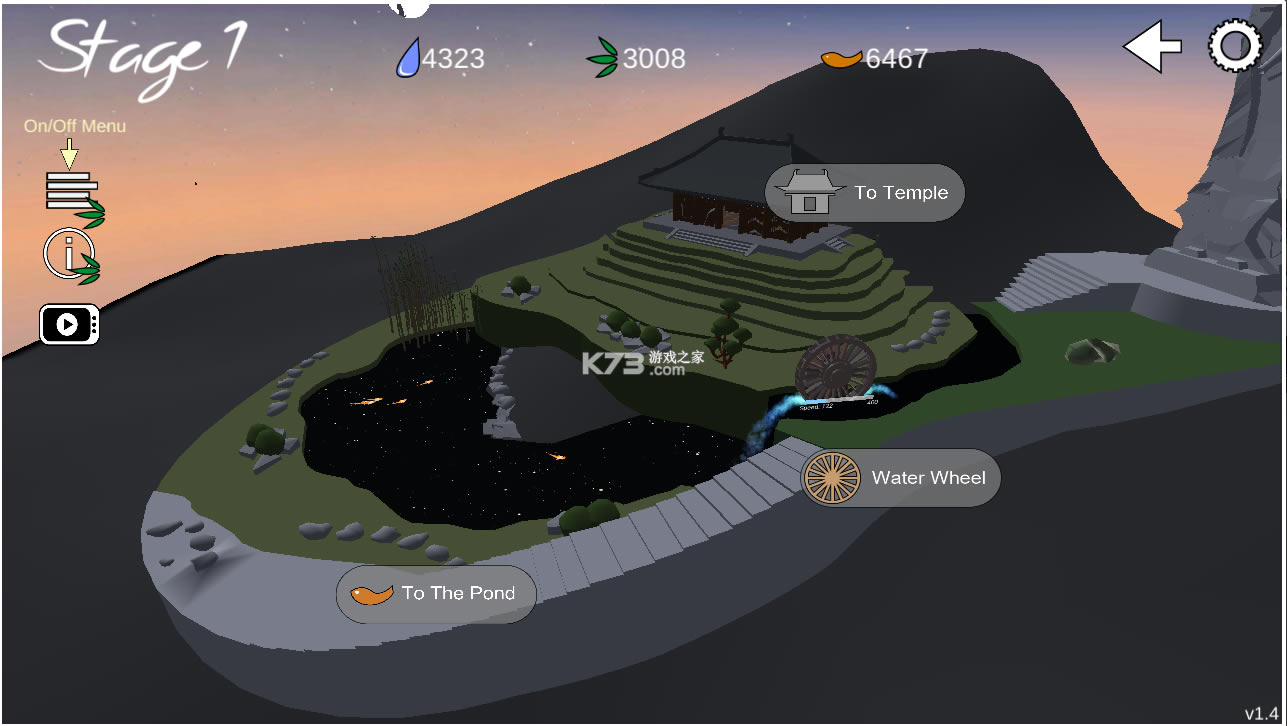The width and height of the screenshot is (1287, 726).
Task: Open settings with the gear icon
Action: (x=1235, y=46)
